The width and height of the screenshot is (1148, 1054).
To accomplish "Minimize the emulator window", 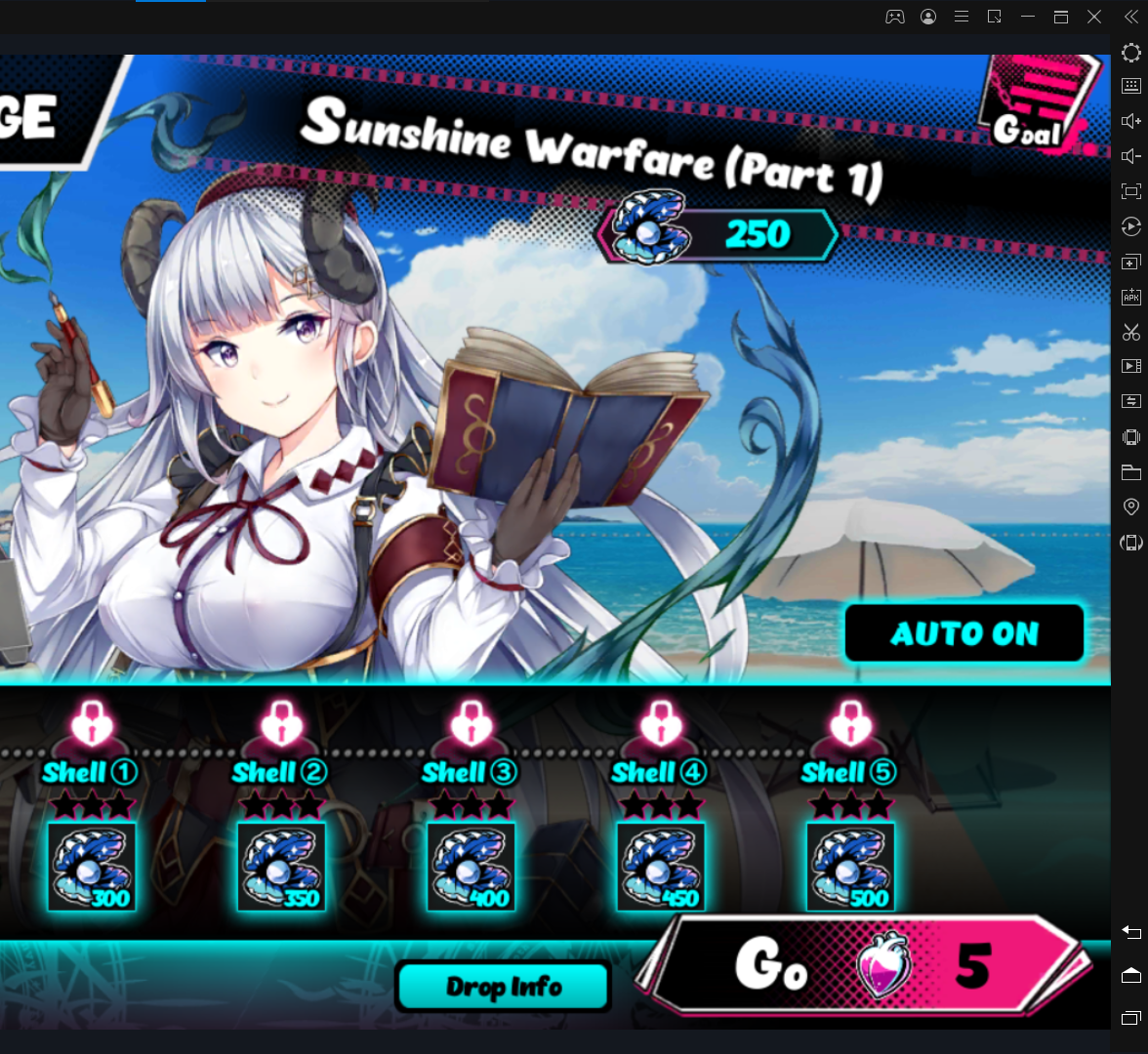I will click(x=1028, y=17).
